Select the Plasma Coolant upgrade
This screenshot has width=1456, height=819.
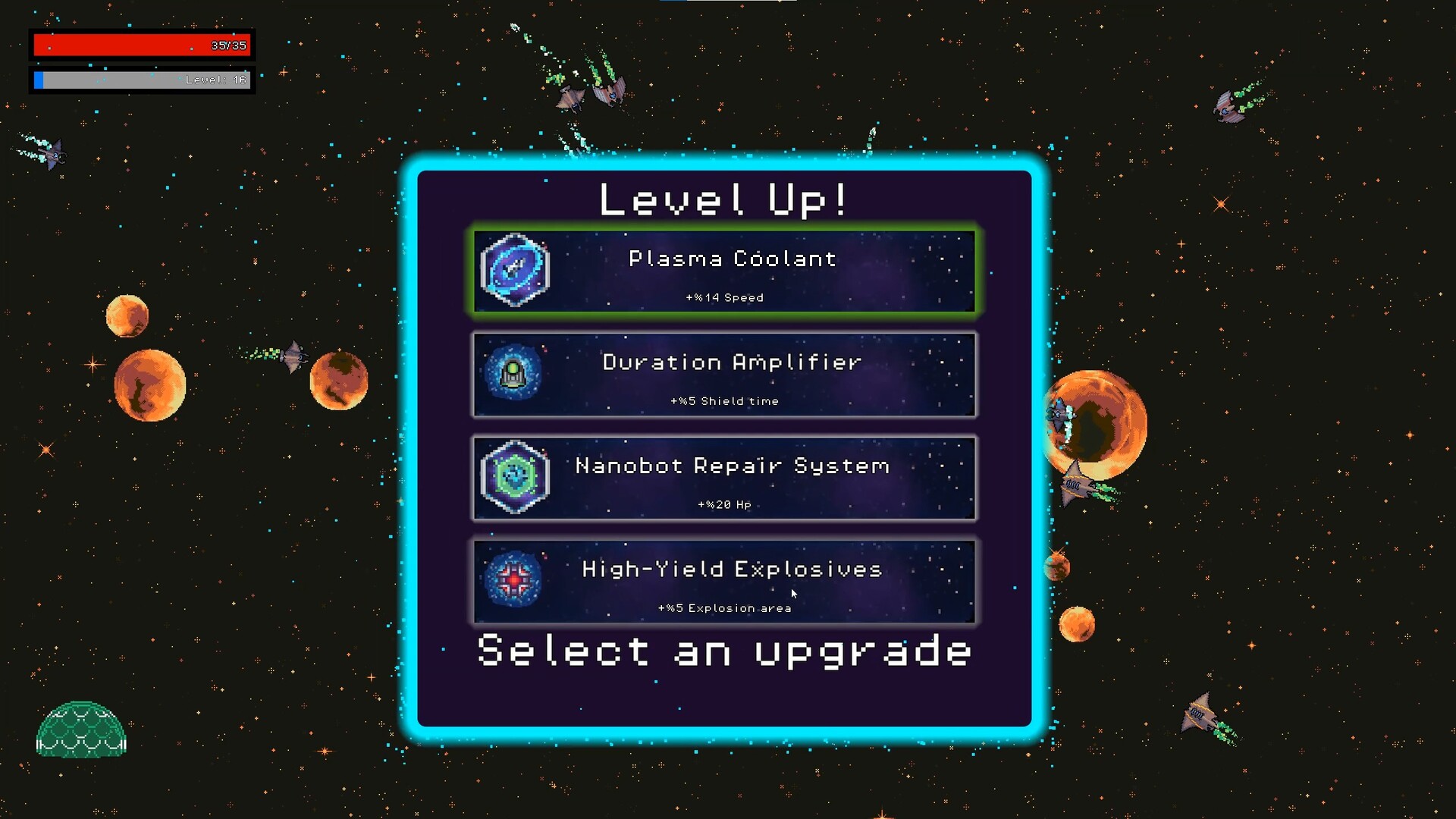pos(724,271)
